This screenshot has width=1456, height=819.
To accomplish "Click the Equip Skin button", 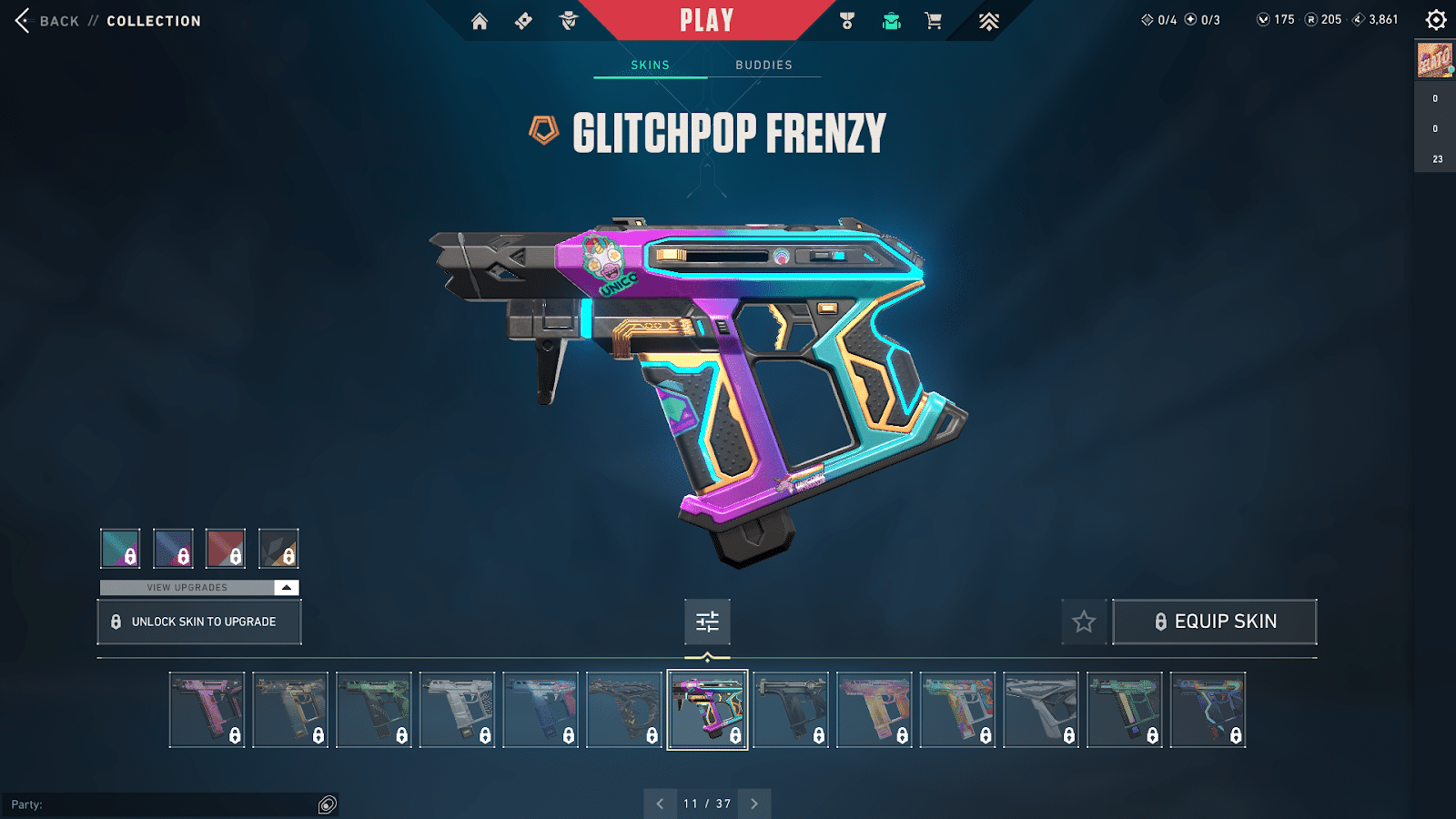I will 1215,622.
